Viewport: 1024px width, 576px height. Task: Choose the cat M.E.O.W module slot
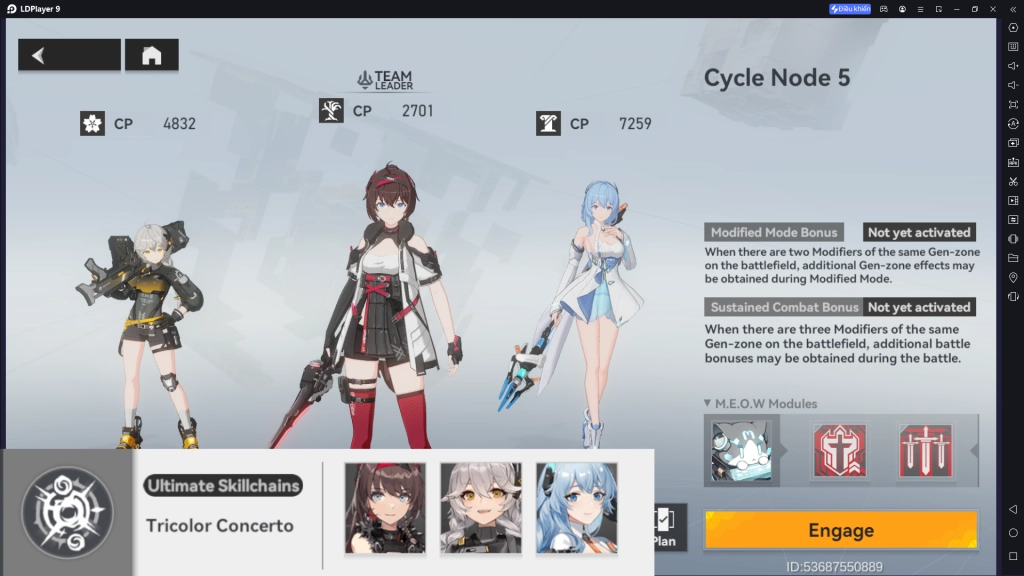(742, 451)
